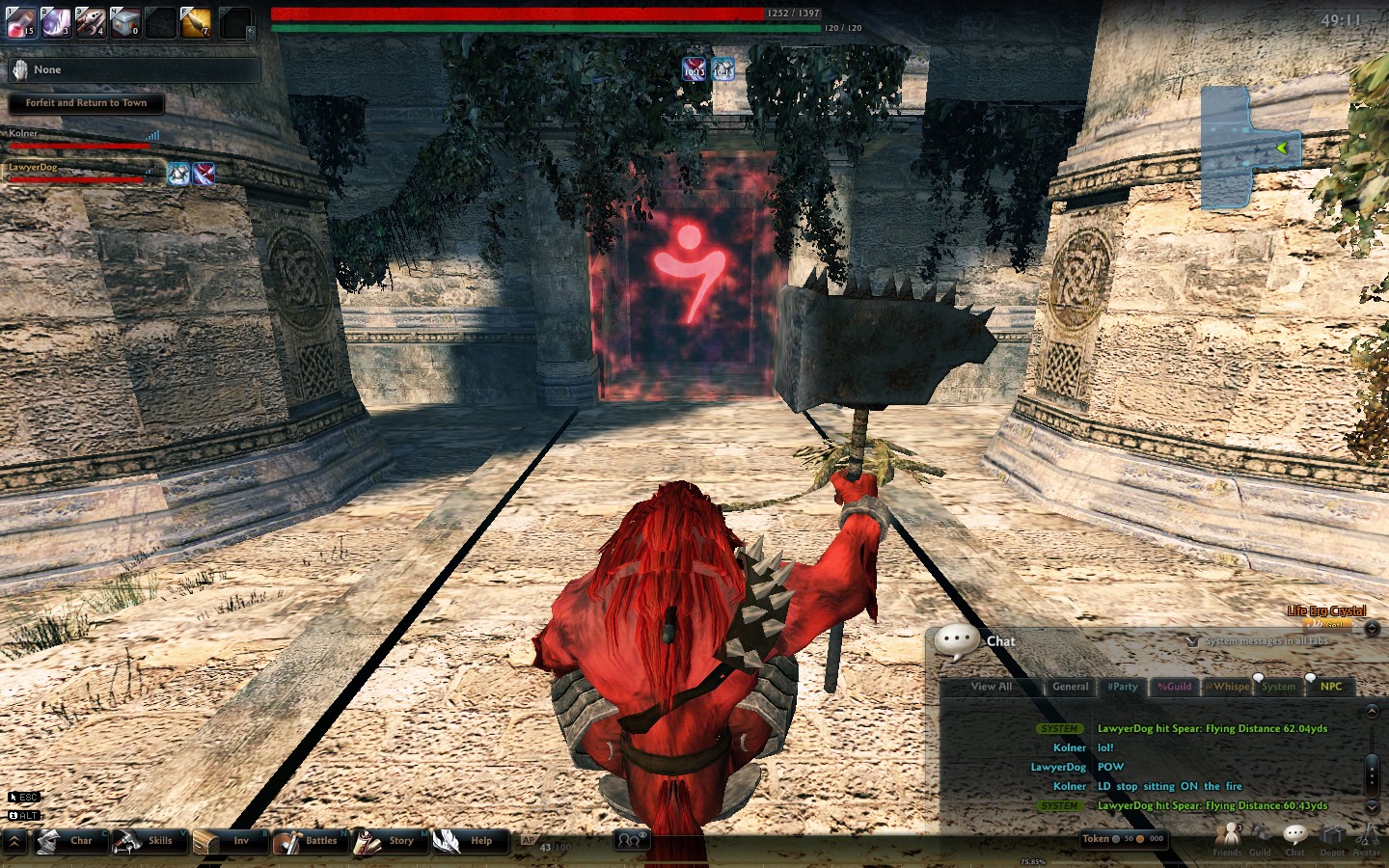
Task: Show the %Guild chat tab
Action: pyautogui.click(x=1174, y=687)
